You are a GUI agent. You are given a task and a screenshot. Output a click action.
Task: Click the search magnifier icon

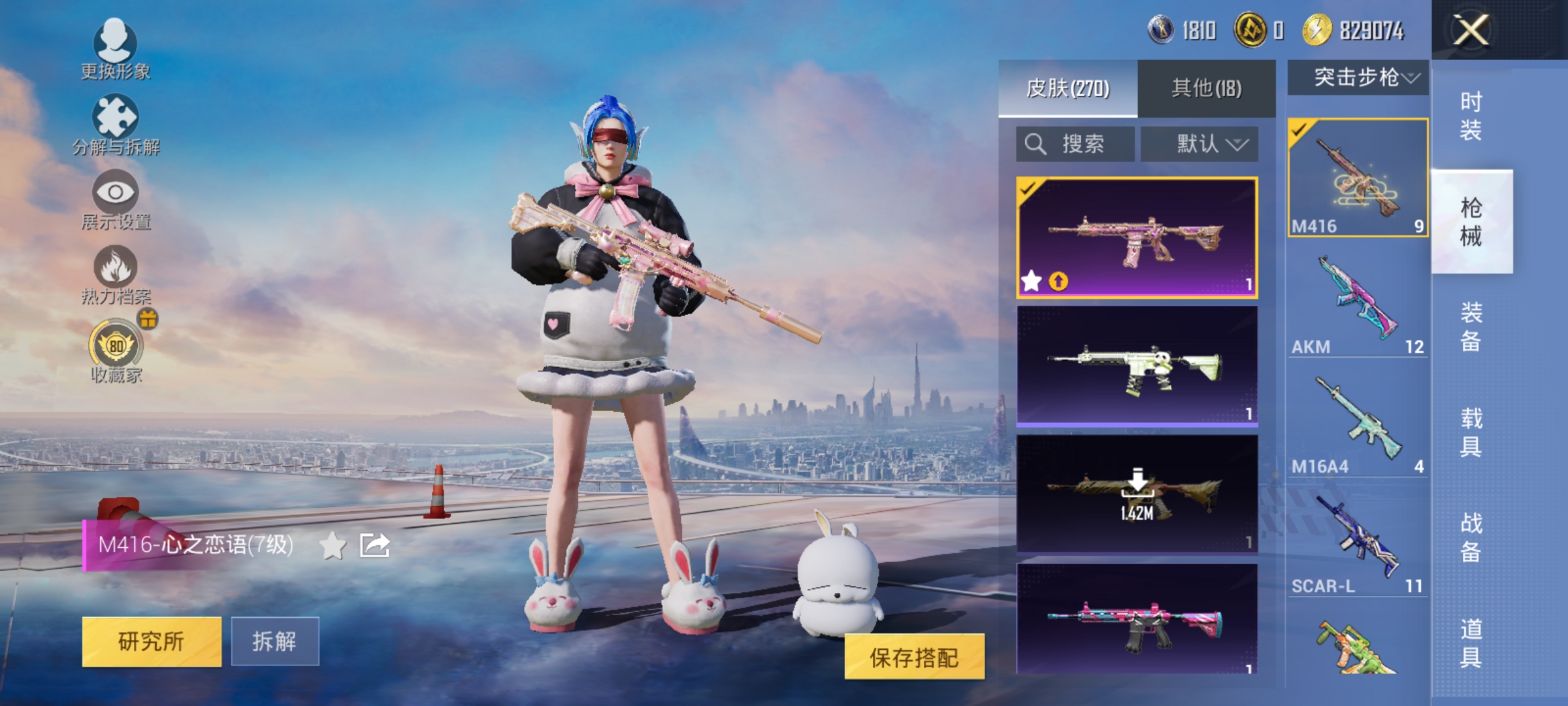pyautogui.click(x=1035, y=144)
